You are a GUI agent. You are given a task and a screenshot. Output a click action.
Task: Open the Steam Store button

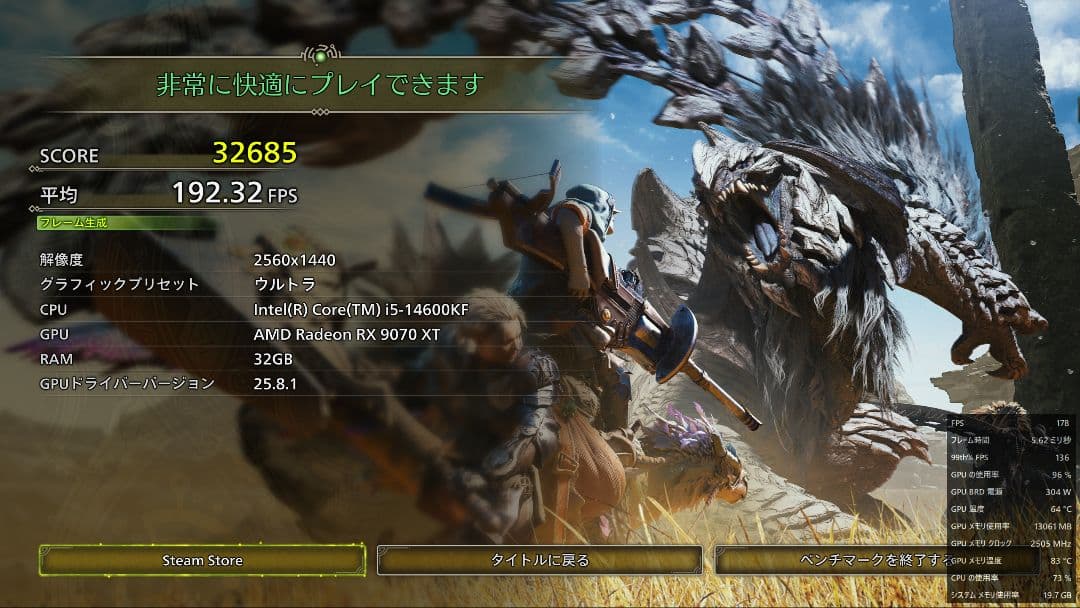(x=202, y=560)
